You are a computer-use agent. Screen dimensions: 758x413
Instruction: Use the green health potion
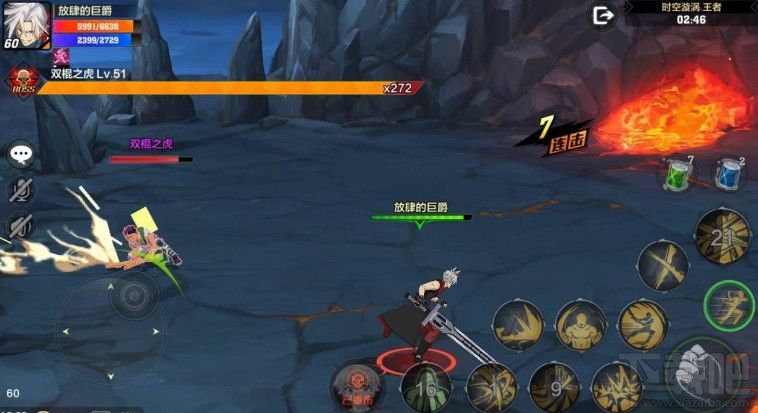pos(679,175)
